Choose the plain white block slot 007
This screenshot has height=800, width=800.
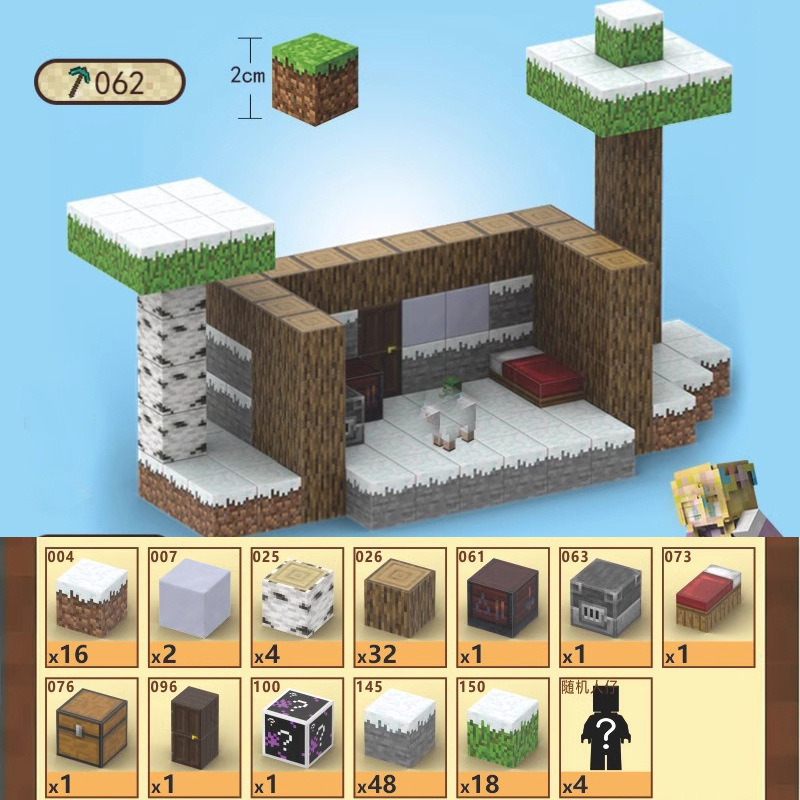tap(194, 607)
